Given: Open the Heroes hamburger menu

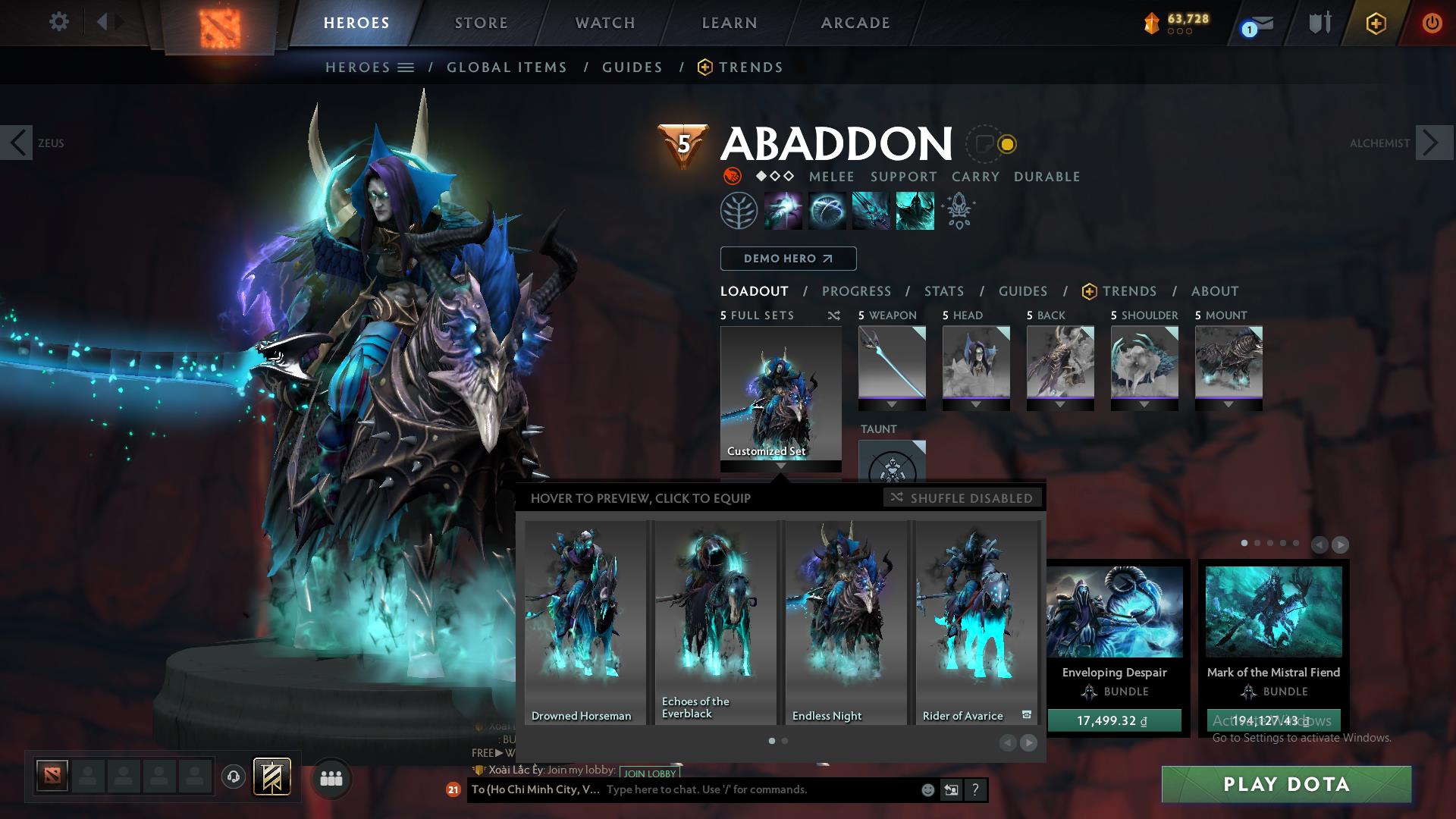Looking at the screenshot, I should 406,67.
